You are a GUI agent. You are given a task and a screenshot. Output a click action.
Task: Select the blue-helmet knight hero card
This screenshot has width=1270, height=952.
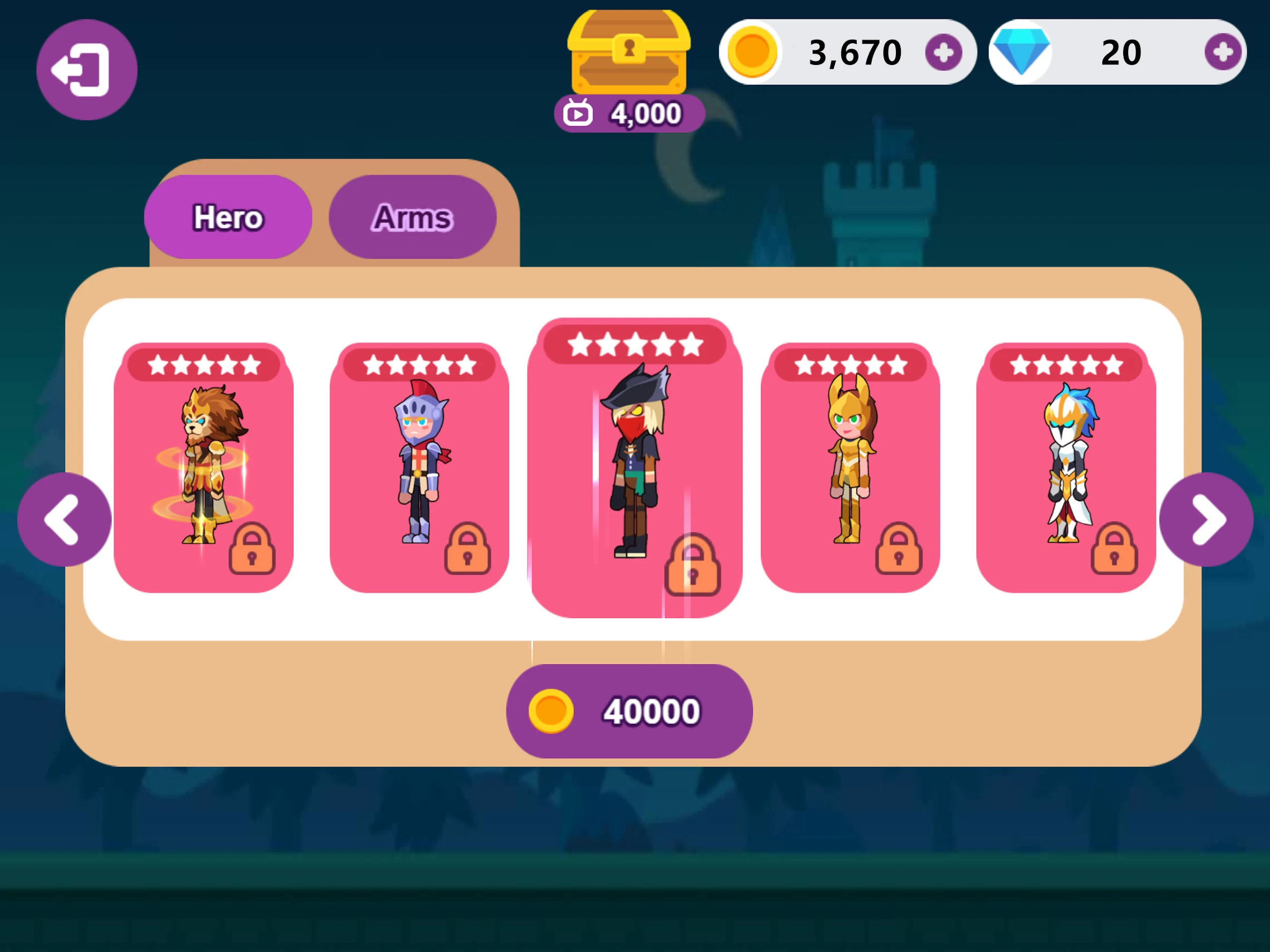(x=419, y=467)
